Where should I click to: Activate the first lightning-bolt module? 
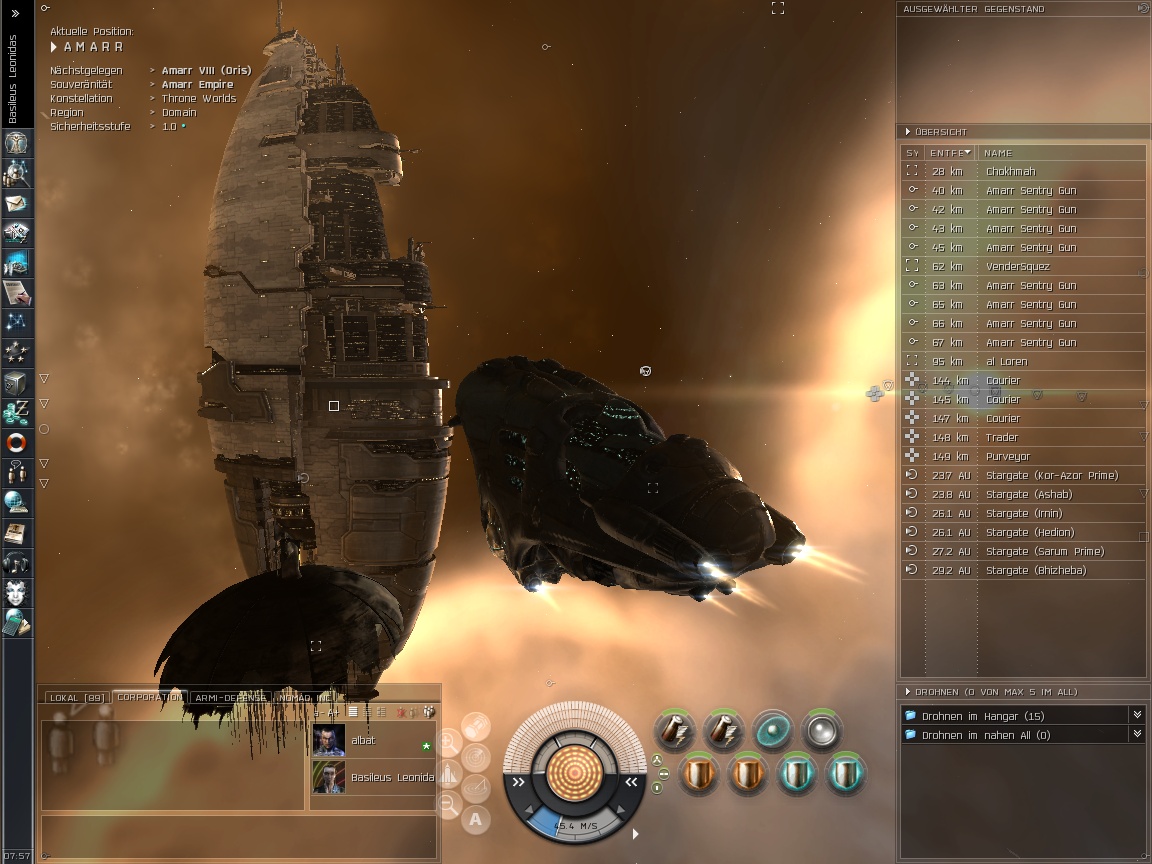coord(674,732)
